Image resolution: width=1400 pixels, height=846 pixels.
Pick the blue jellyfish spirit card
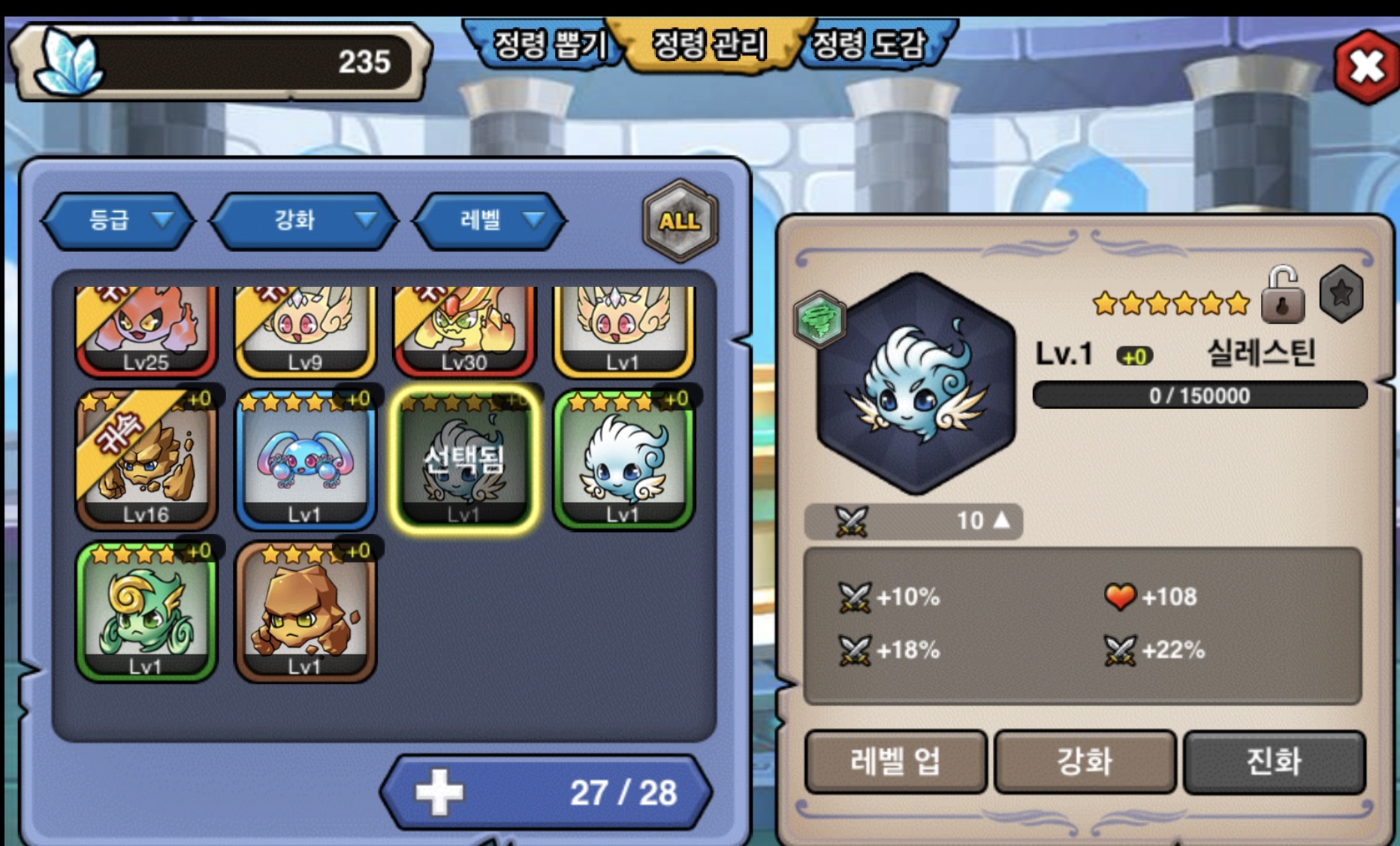click(x=305, y=460)
